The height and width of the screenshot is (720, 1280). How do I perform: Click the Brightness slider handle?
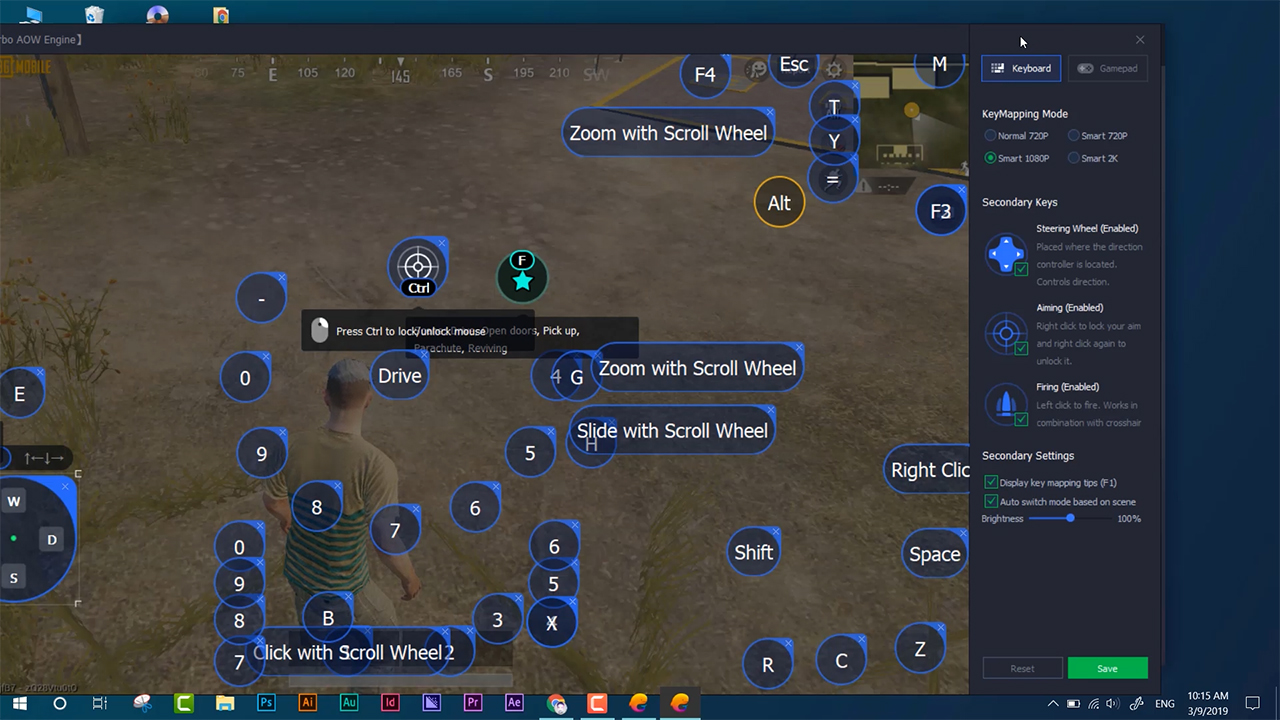(x=1071, y=518)
